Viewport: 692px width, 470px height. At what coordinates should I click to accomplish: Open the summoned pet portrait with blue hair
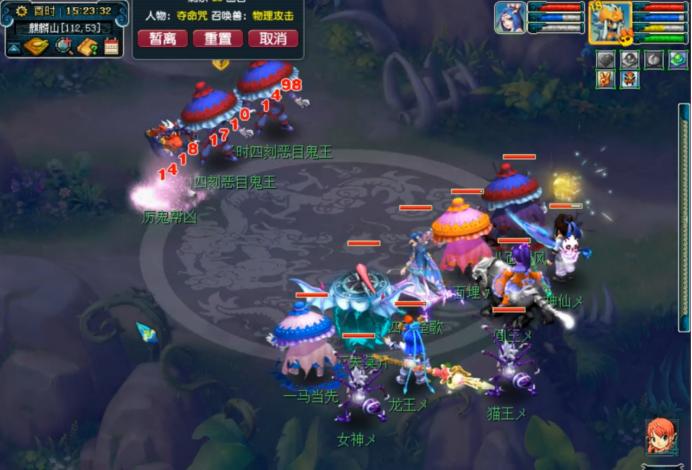[510, 18]
